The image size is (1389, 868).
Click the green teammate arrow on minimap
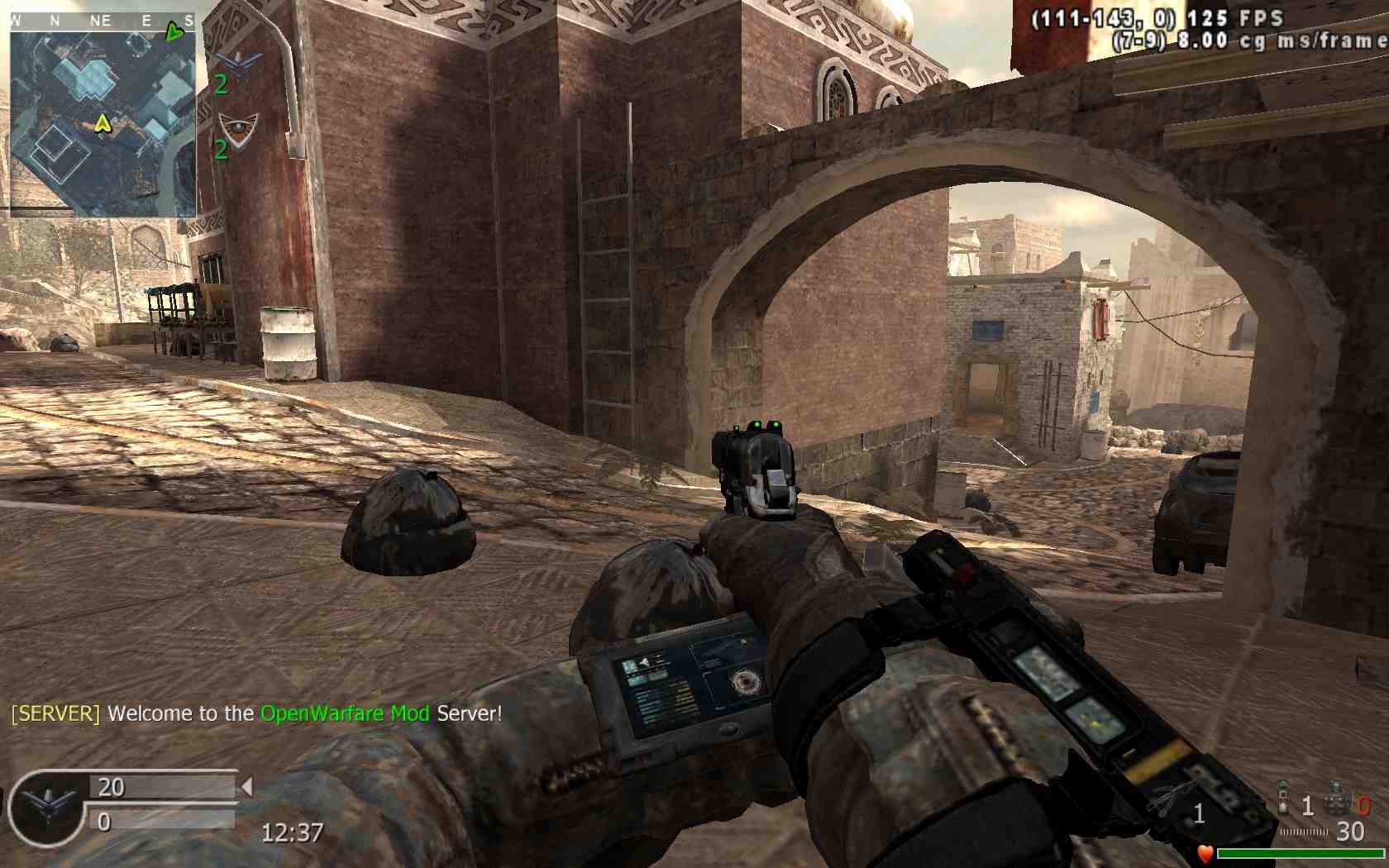(x=174, y=33)
